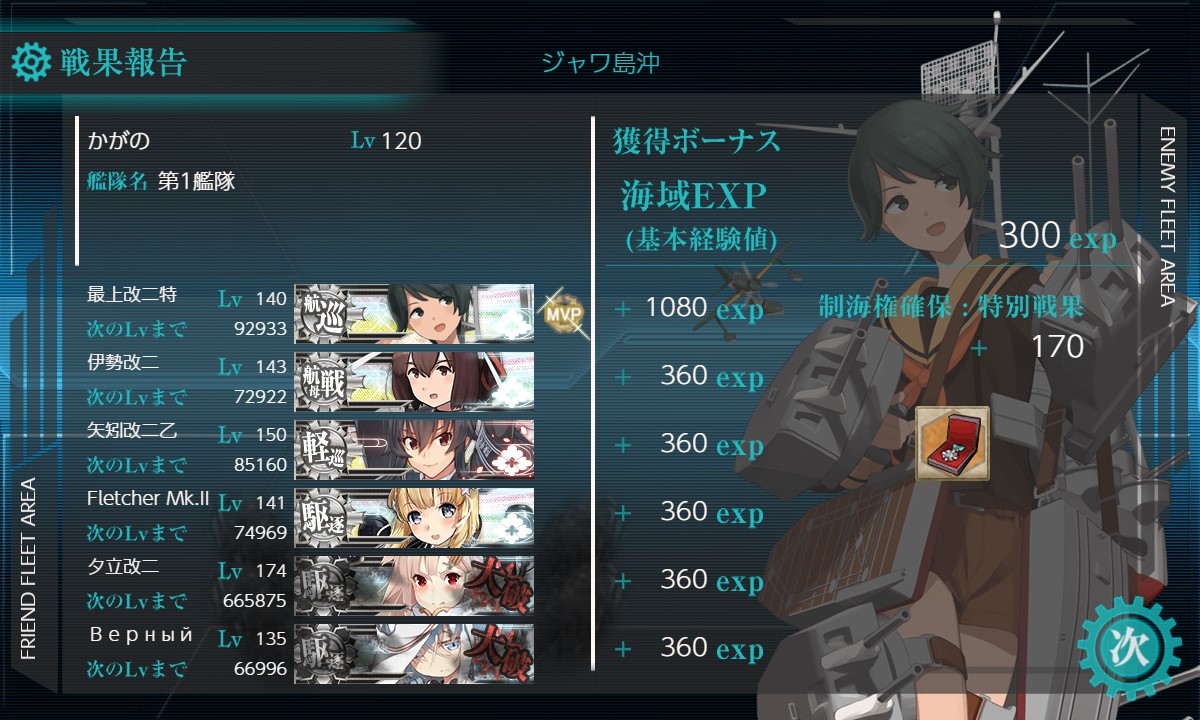Click the 矢矧改二乙 ship banner
Screen dimensions: 1200x720
coord(414,449)
